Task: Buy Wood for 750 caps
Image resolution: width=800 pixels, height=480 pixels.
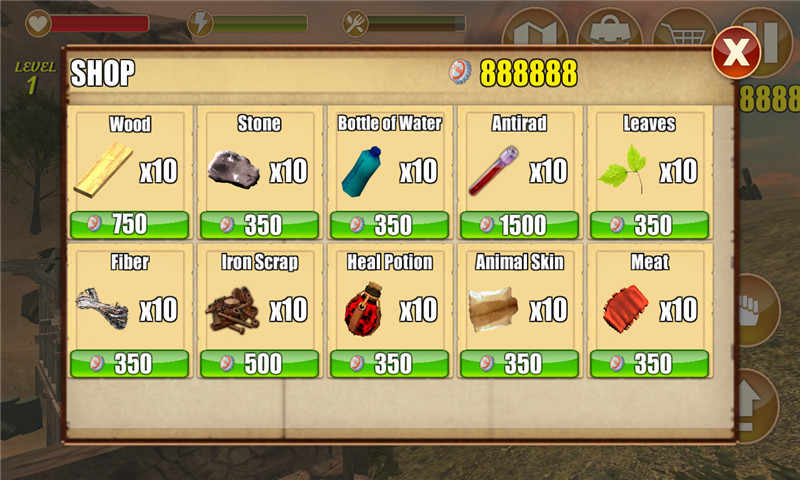Action: pyautogui.click(x=129, y=225)
